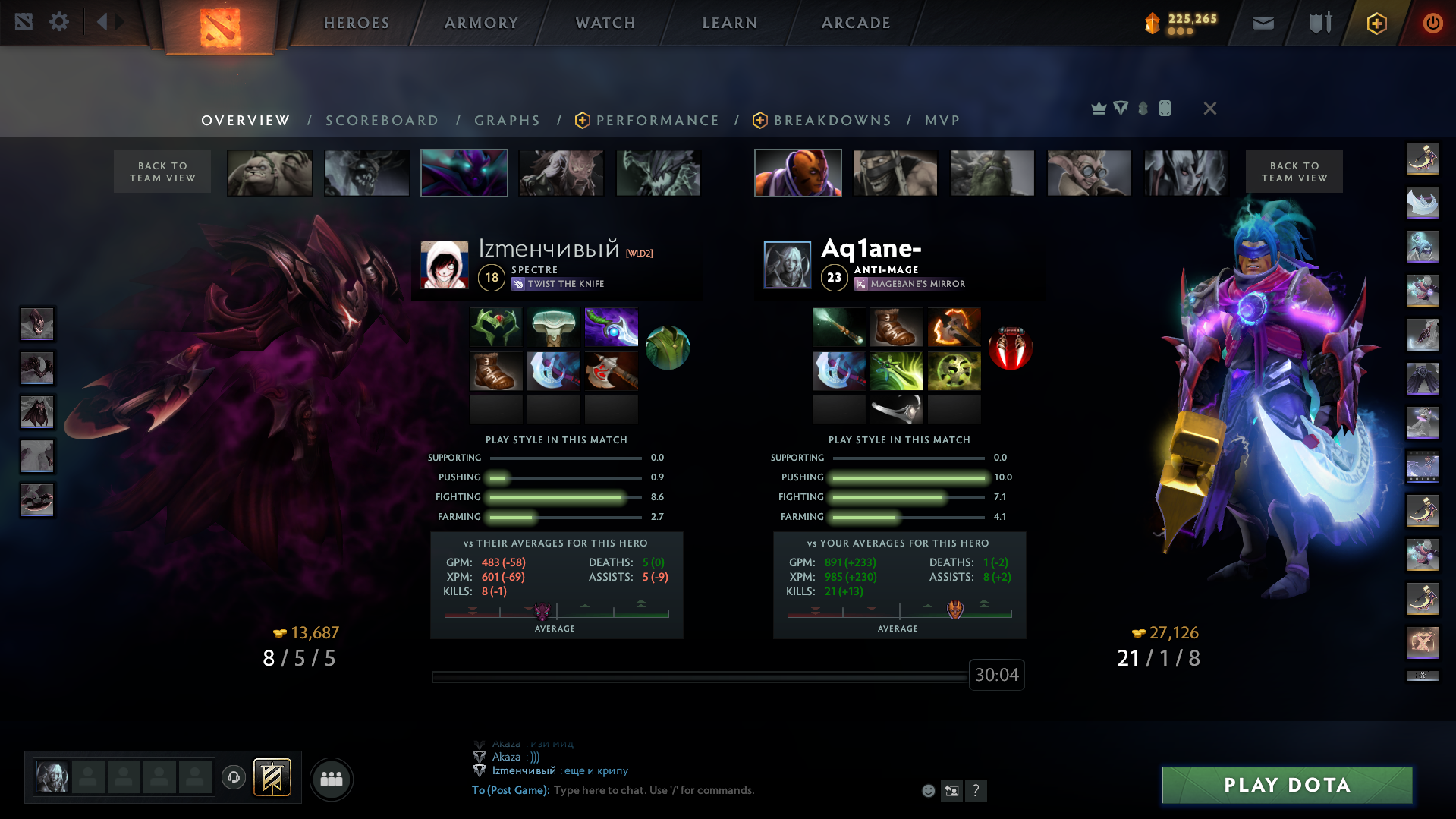
Task: Open the mail envelope icon
Action: pyautogui.click(x=1263, y=23)
